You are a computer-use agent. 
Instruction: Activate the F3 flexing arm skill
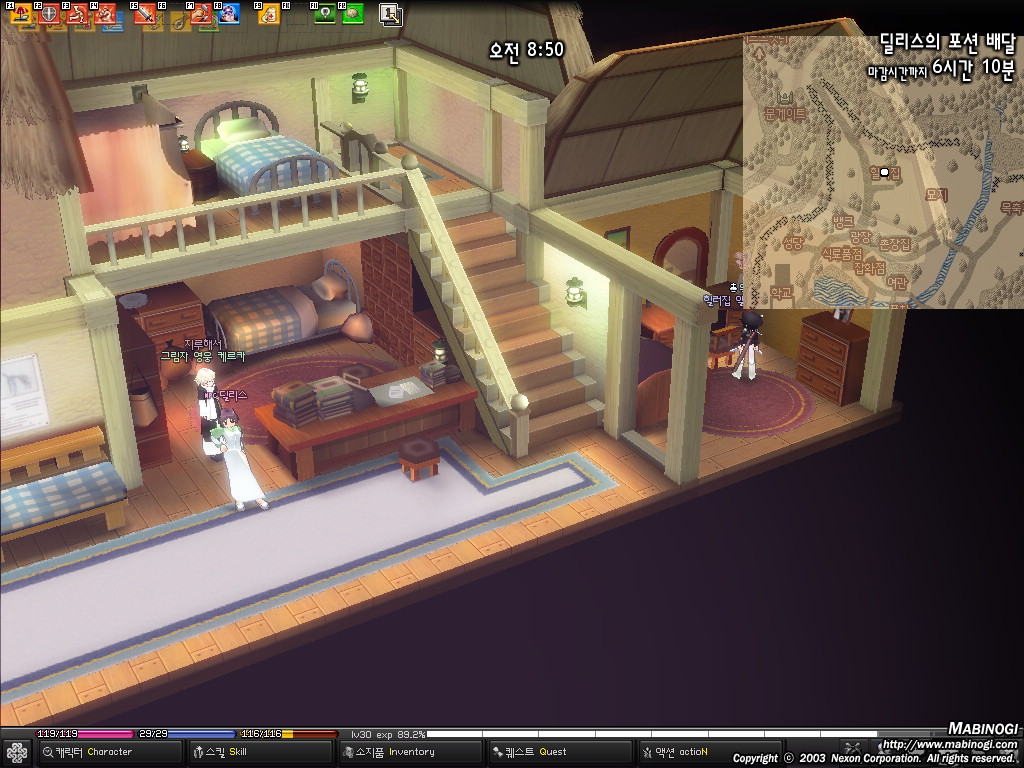(x=77, y=14)
